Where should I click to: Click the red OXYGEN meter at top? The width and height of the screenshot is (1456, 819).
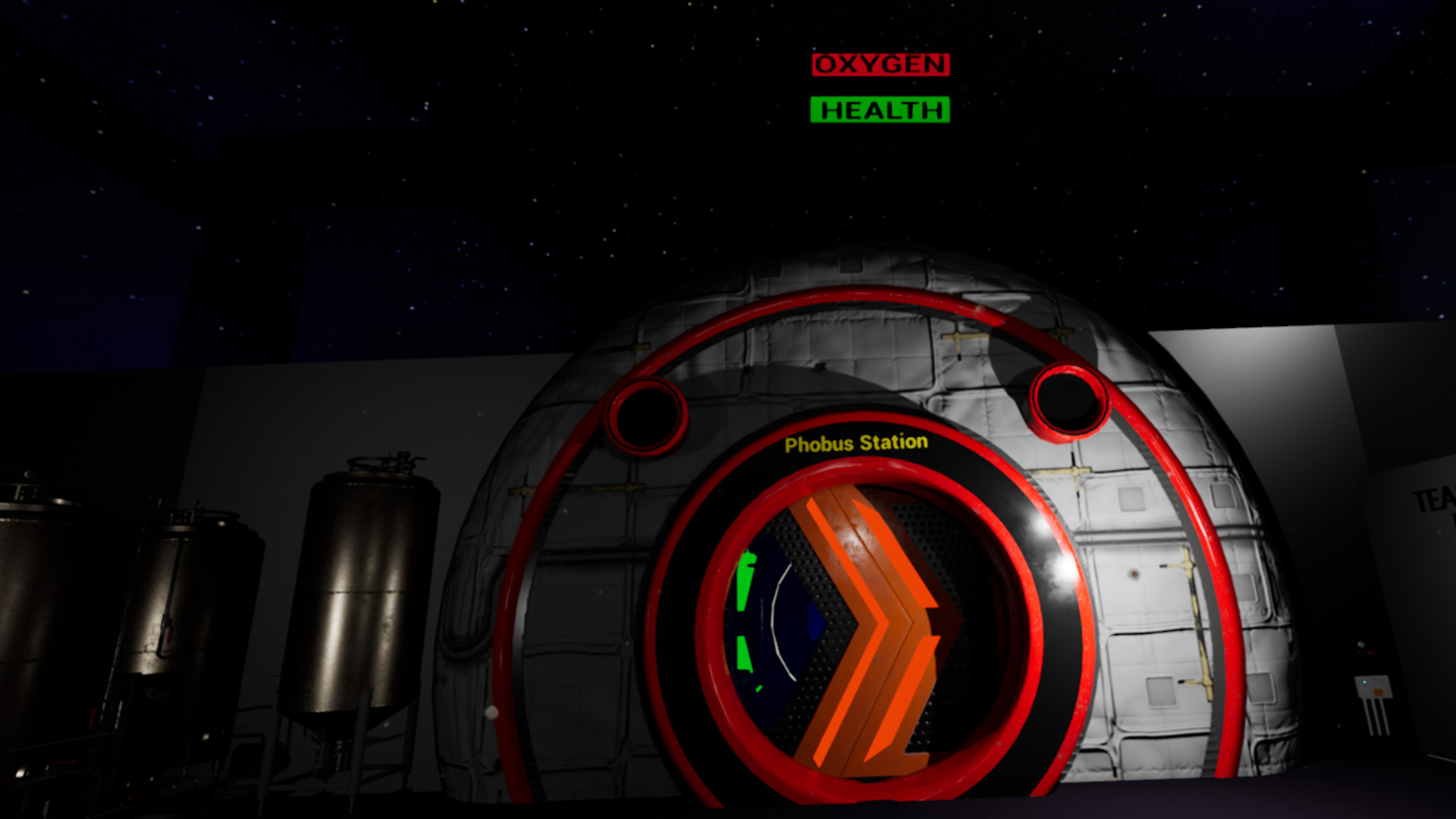[880, 64]
